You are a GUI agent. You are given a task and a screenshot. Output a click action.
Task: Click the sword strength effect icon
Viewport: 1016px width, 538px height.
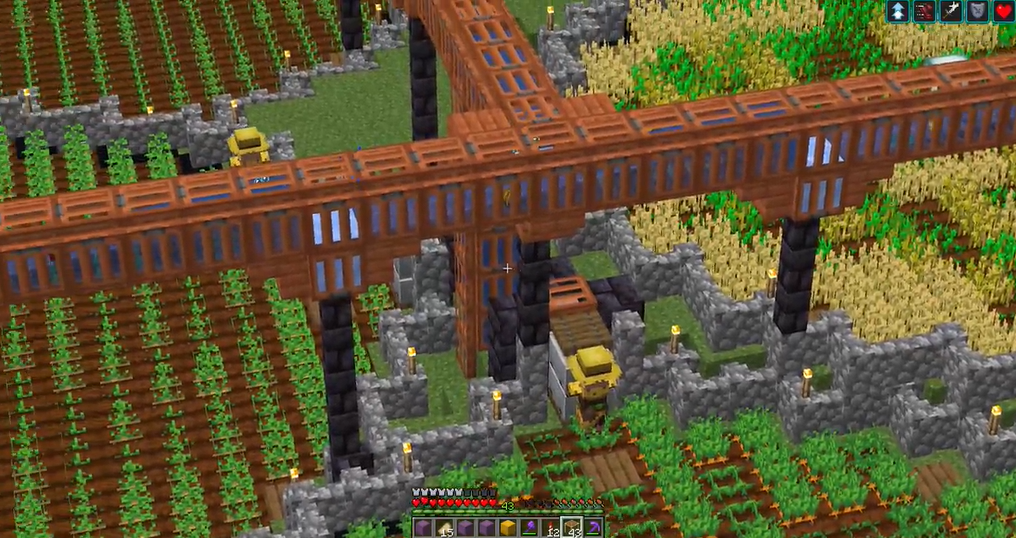coord(951,11)
